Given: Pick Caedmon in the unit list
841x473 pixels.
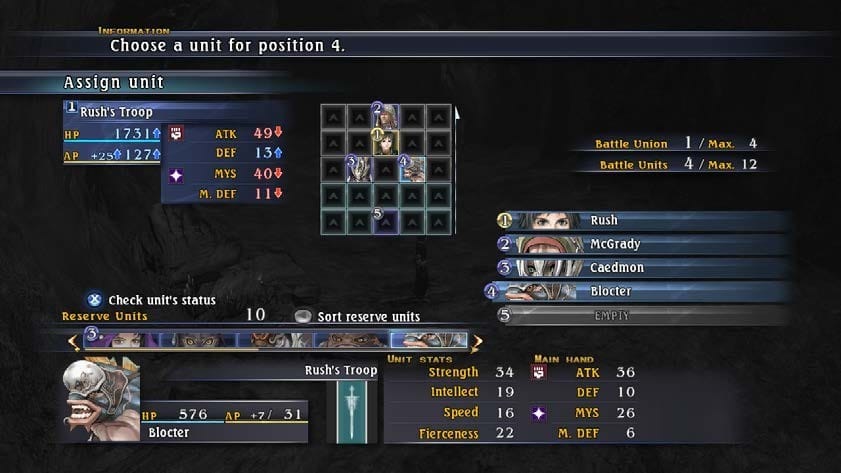Looking at the screenshot, I should pyautogui.click(x=640, y=268).
